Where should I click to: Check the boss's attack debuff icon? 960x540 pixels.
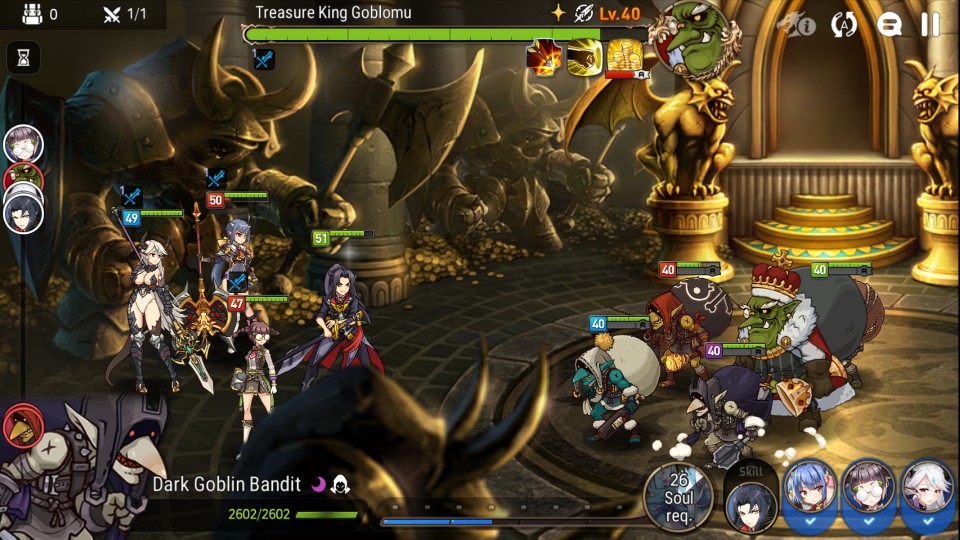pos(263,59)
